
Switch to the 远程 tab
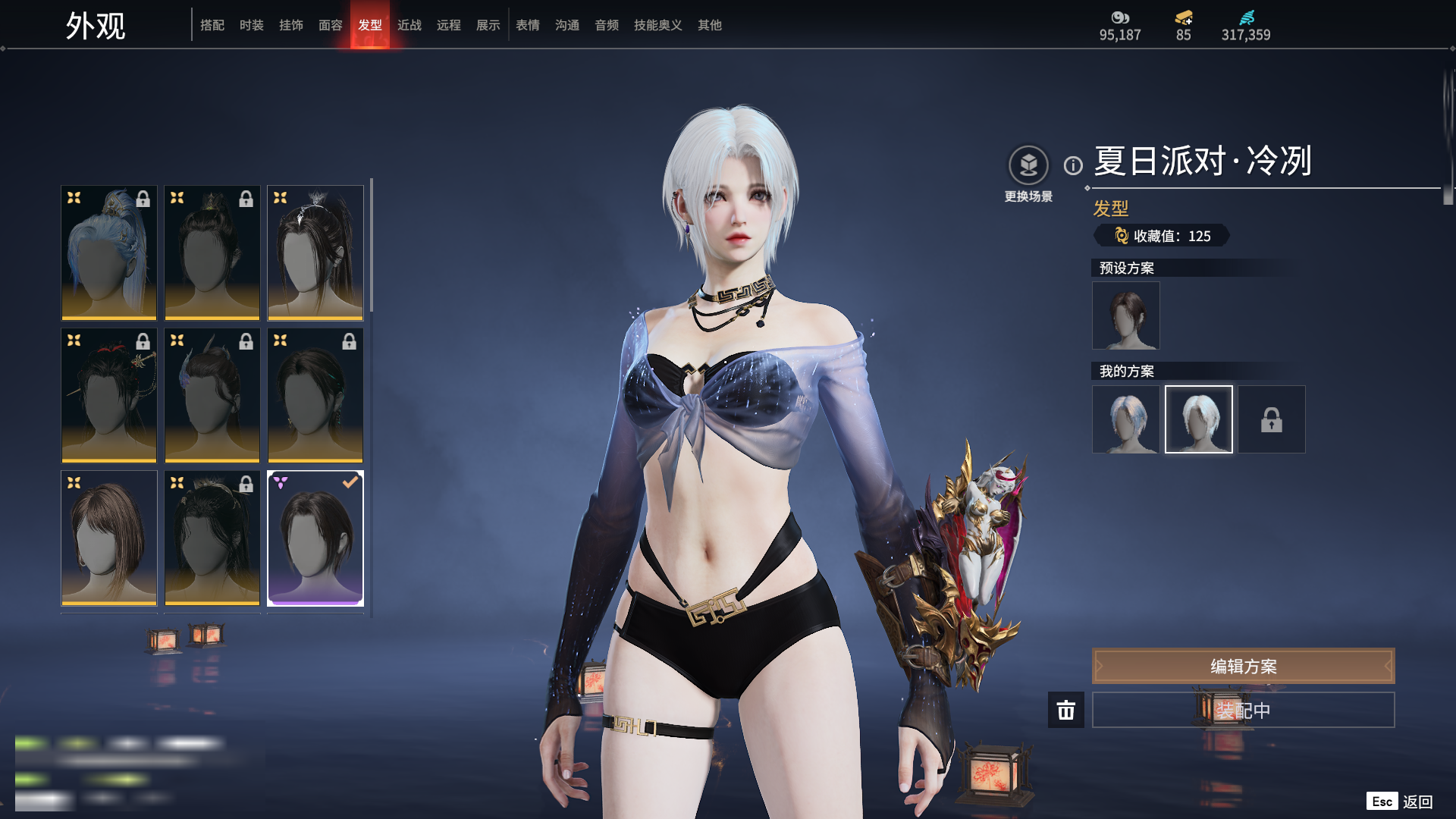click(449, 25)
